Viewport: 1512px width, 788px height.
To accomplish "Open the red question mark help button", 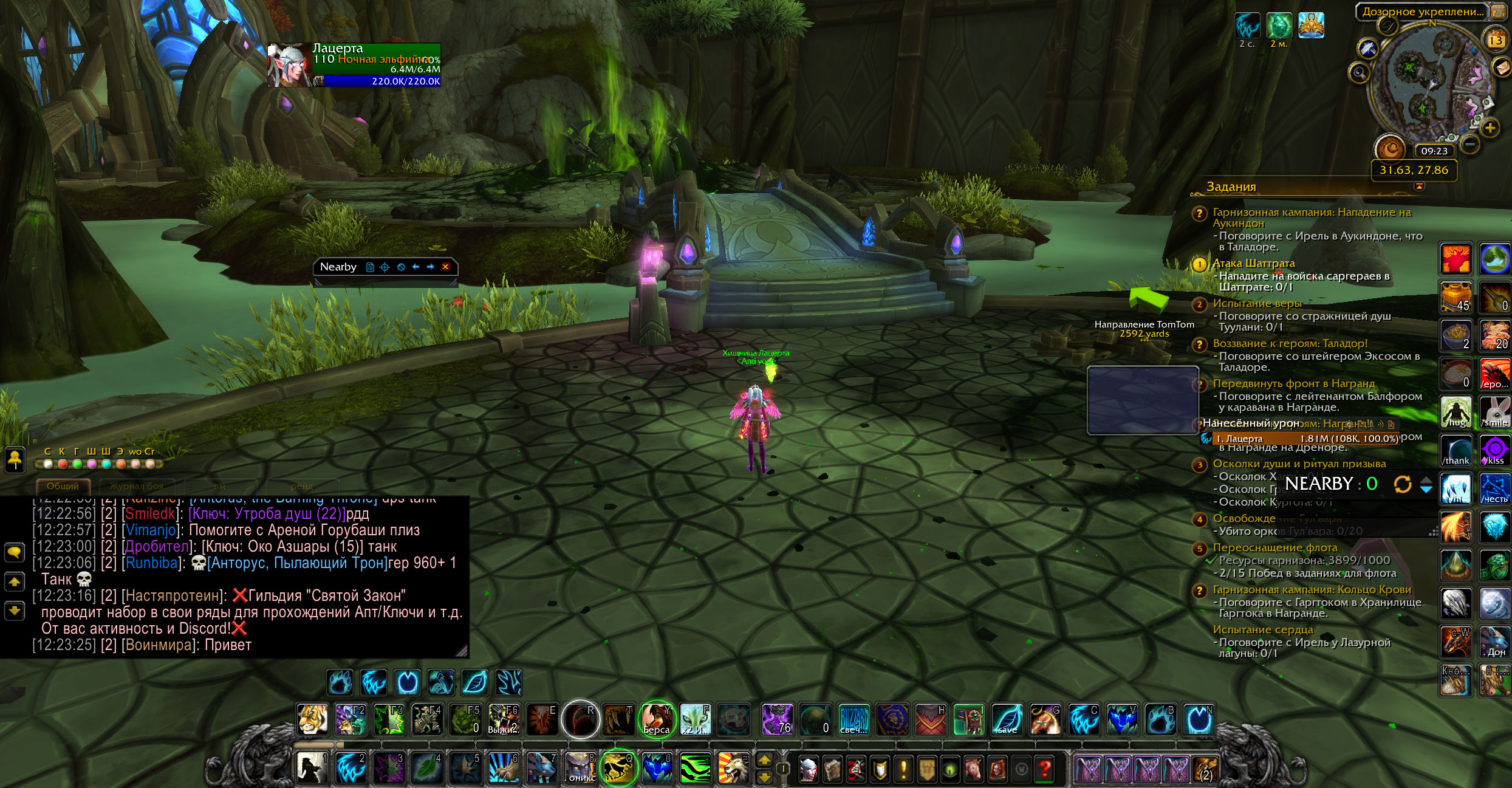I will pyautogui.click(x=1045, y=770).
